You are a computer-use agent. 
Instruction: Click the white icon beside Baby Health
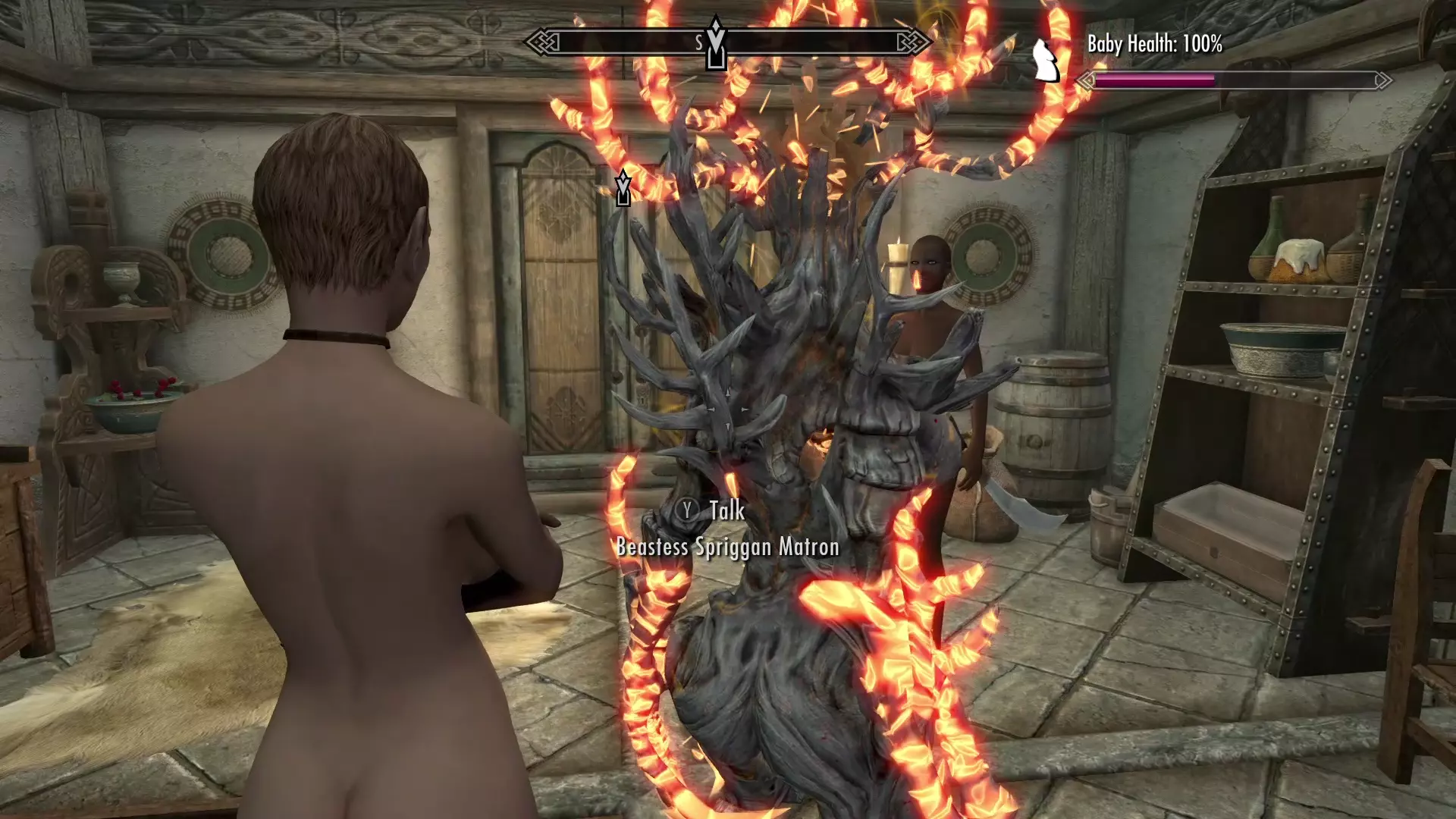(x=1046, y=60)
